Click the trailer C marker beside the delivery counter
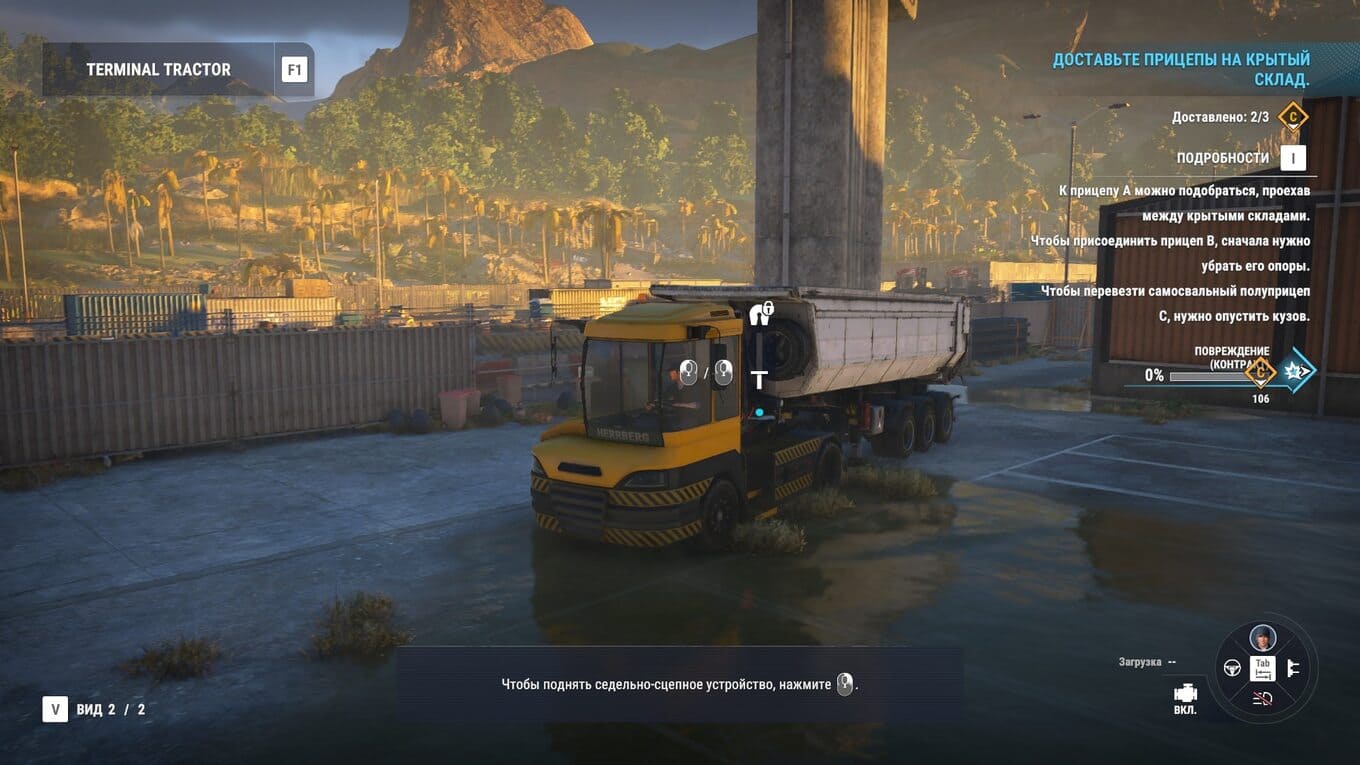The width and height of the screenshot is (1360, 765). click(1293, 117)
